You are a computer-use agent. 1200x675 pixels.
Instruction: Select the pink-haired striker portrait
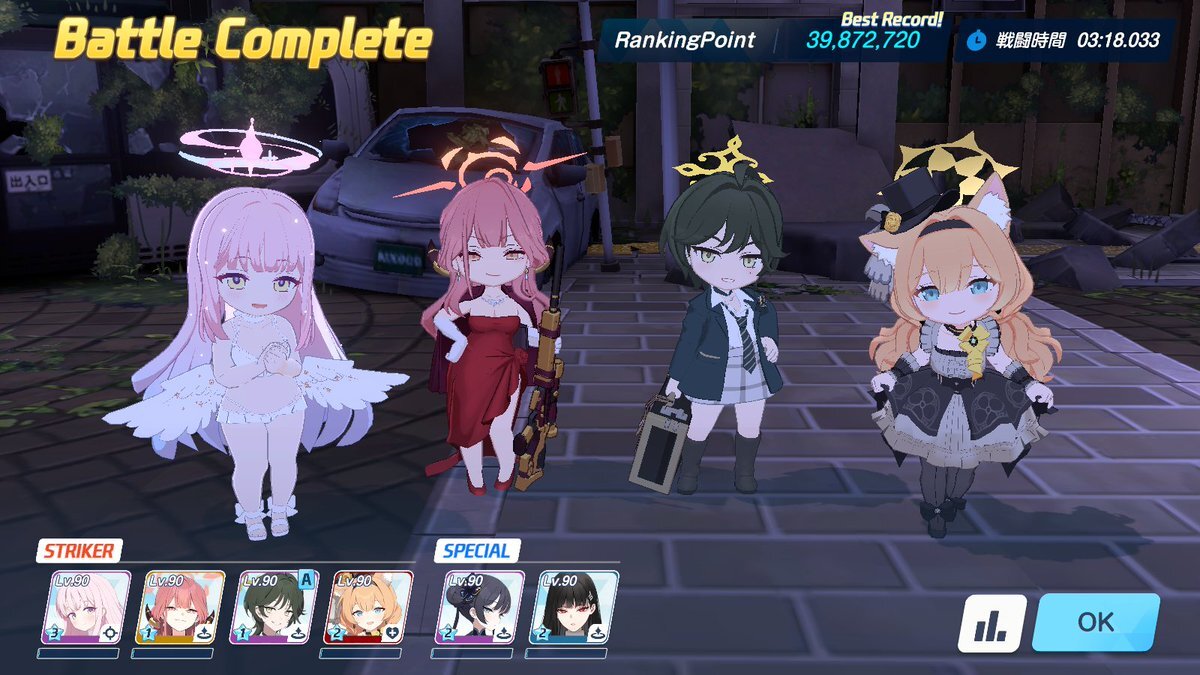(x=86, y=607)
